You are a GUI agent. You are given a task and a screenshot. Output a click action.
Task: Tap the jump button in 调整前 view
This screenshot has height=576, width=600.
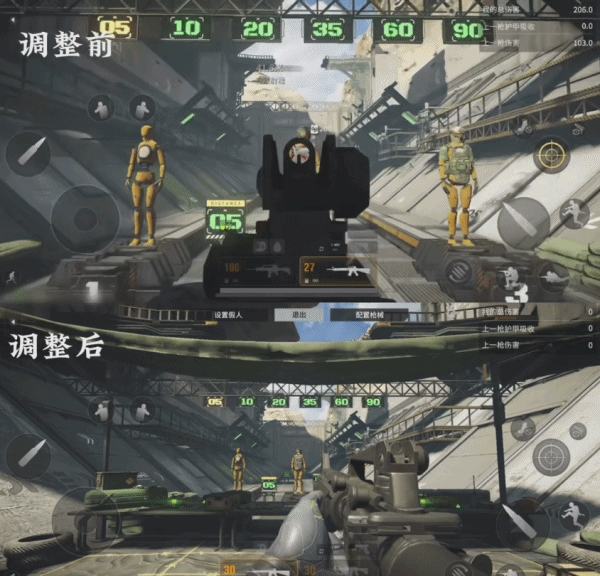[574, 211]
